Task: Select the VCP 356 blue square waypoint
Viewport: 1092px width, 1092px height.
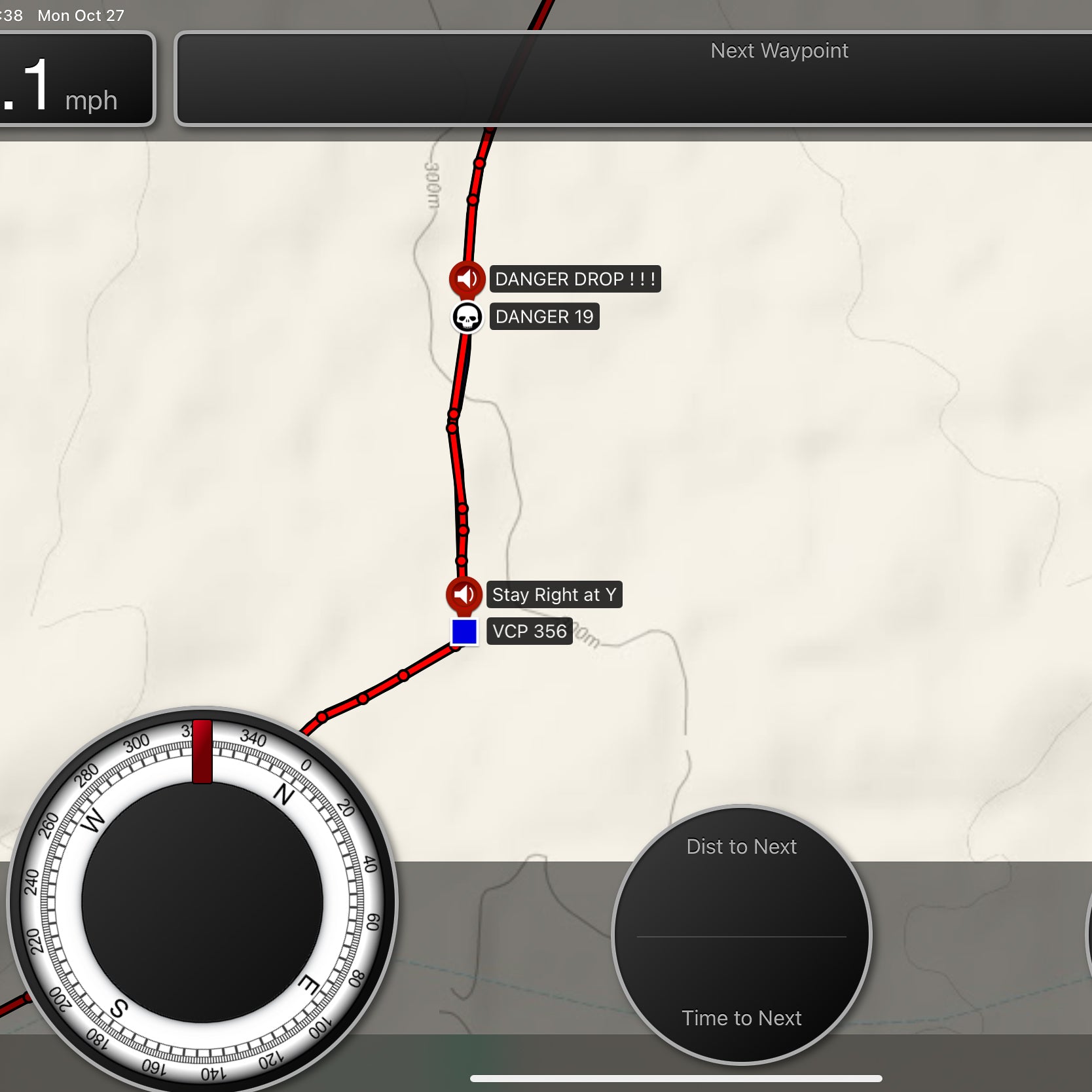Action: [x=464, y=632]
